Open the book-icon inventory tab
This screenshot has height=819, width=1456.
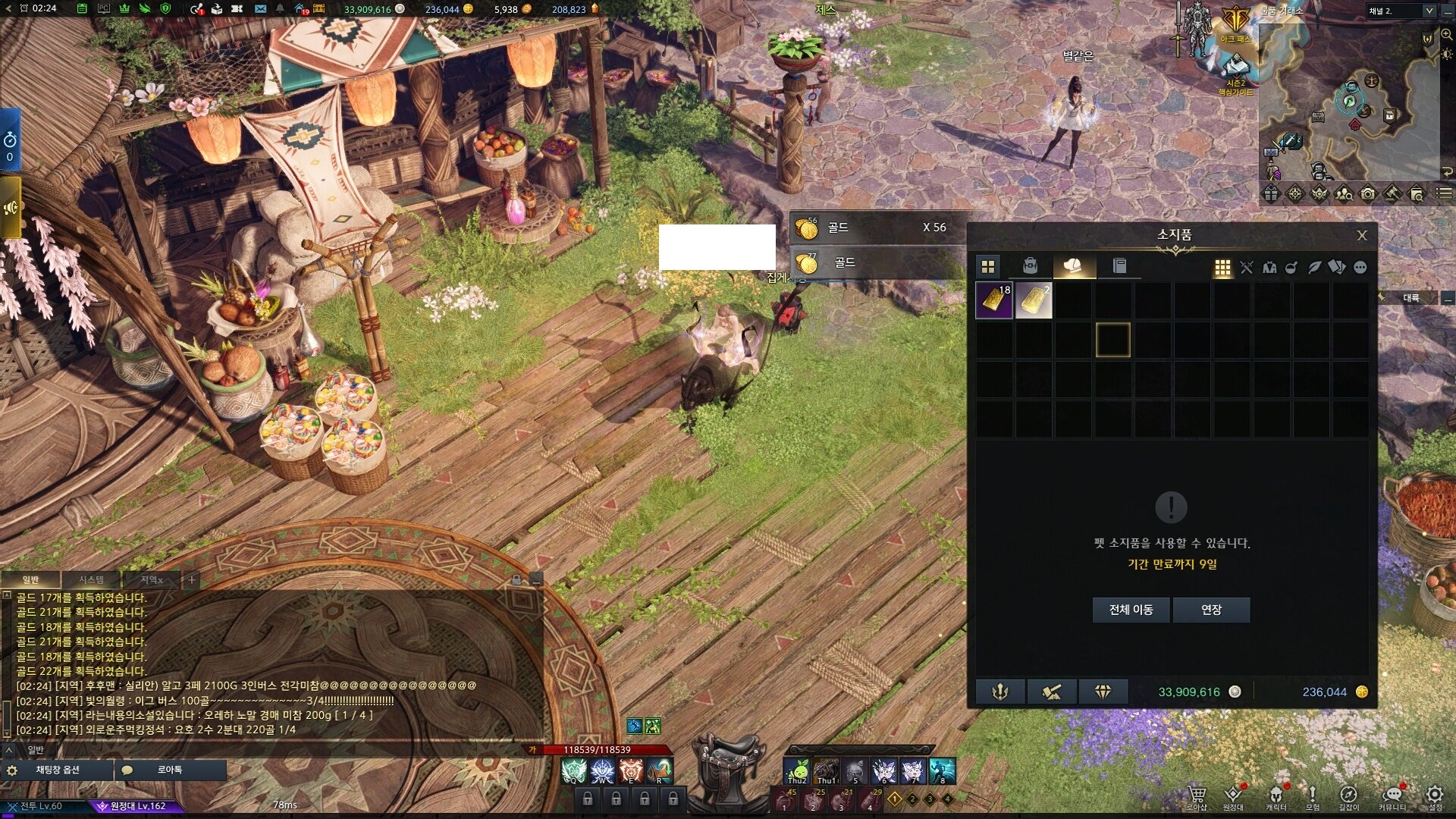(1119, 266)
